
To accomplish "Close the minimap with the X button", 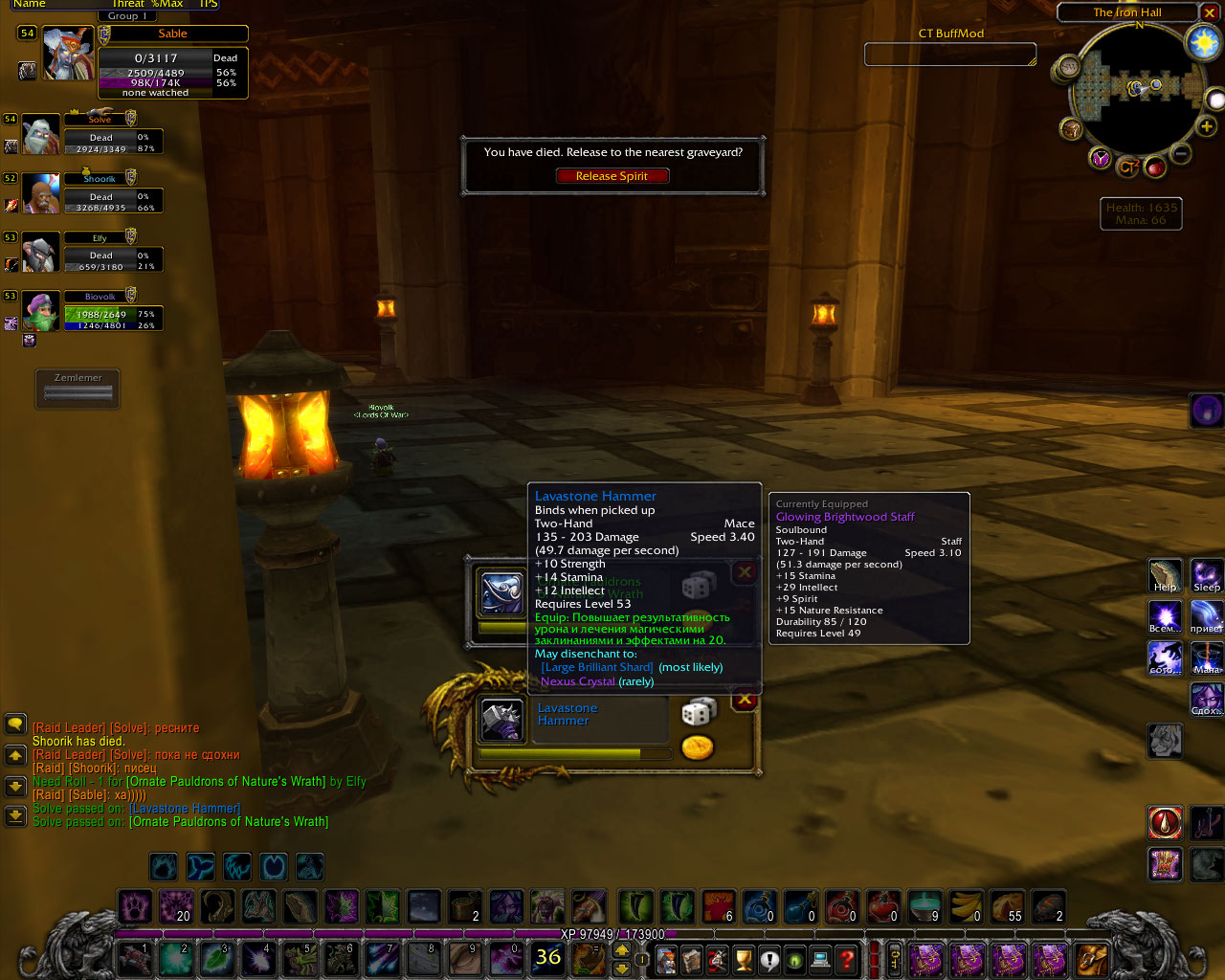I will (1211, 12).
